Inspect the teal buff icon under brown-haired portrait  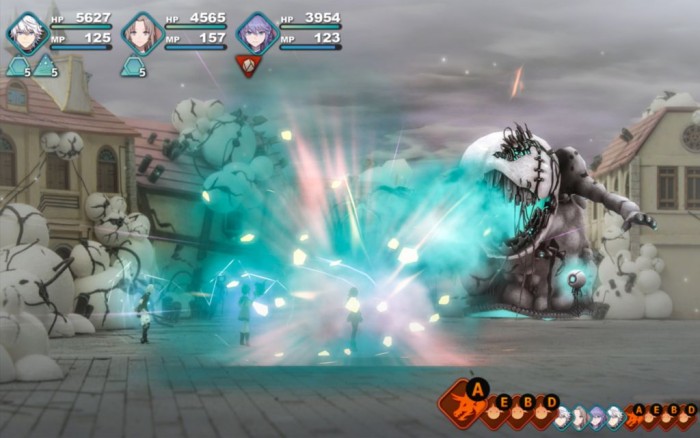(132, 67)
